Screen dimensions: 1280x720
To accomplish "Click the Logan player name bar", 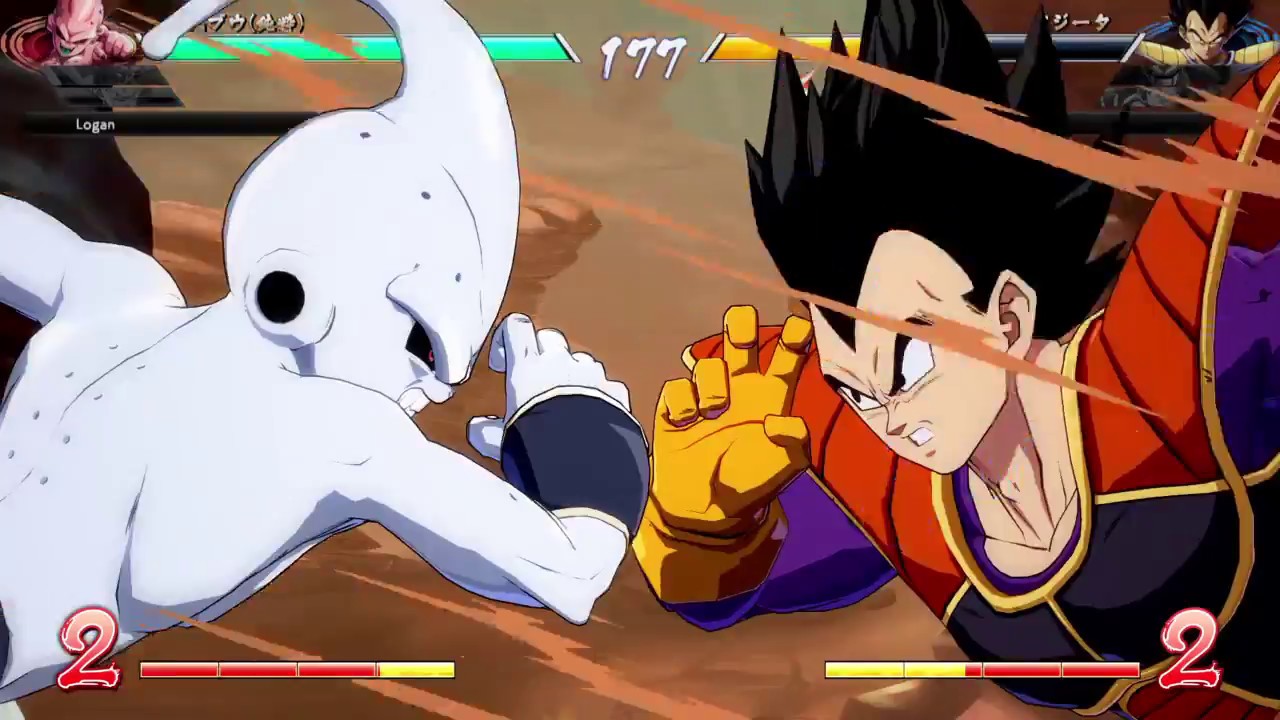I will (x=95, y=124).
